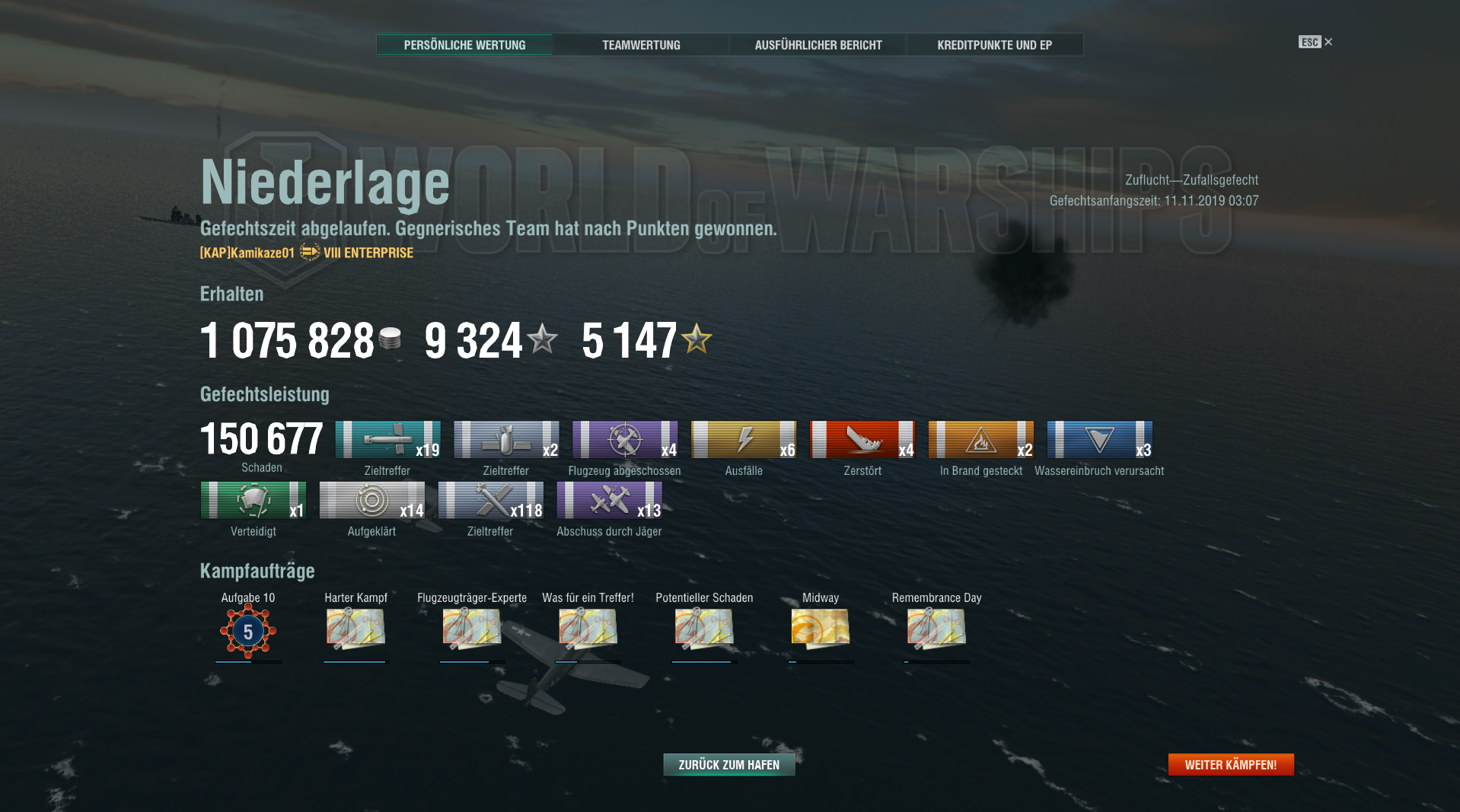This screenshot has height=812, width=1460.
Task: Select the In Brand gesteckt ribbon
Action: (981, 440)
